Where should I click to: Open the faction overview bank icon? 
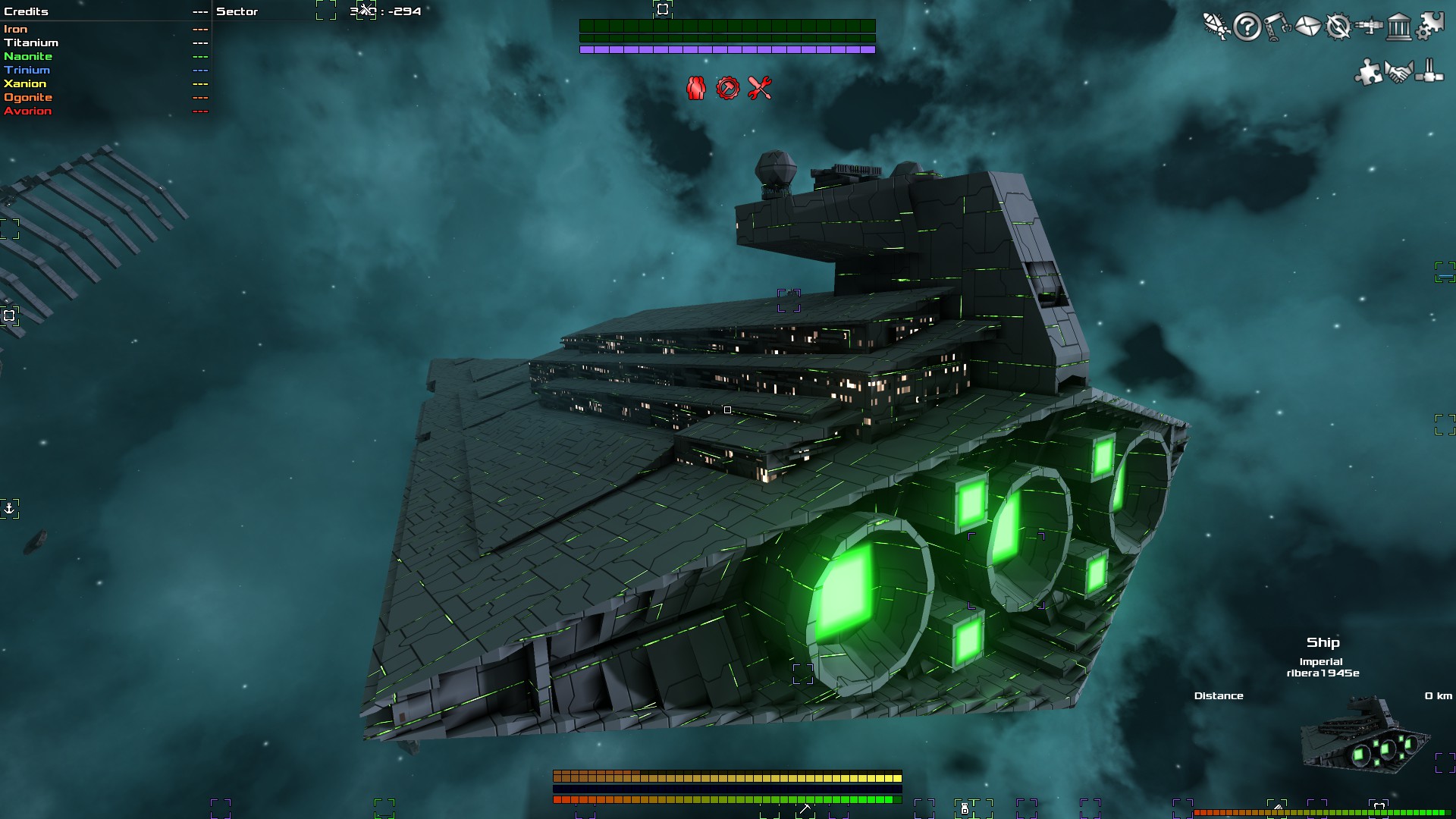pos(1398,27)
